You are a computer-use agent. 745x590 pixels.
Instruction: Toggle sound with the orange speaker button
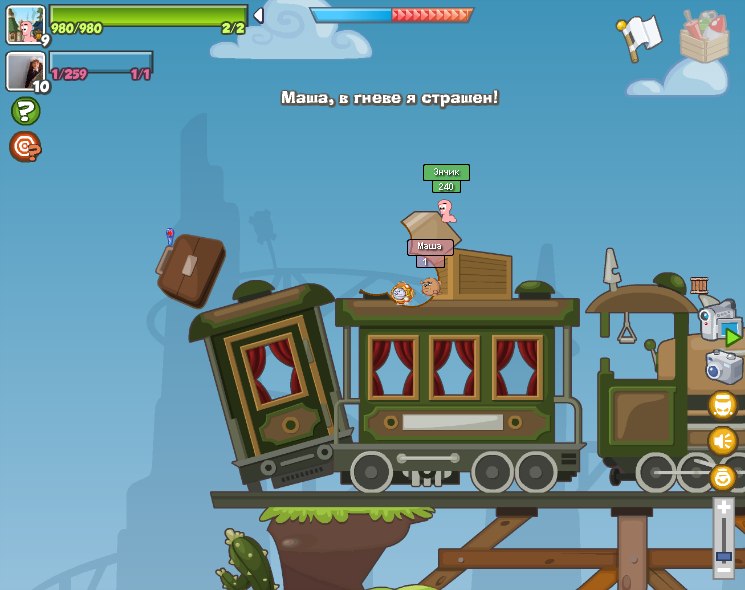pyautogui.click(x=722, y=441)
